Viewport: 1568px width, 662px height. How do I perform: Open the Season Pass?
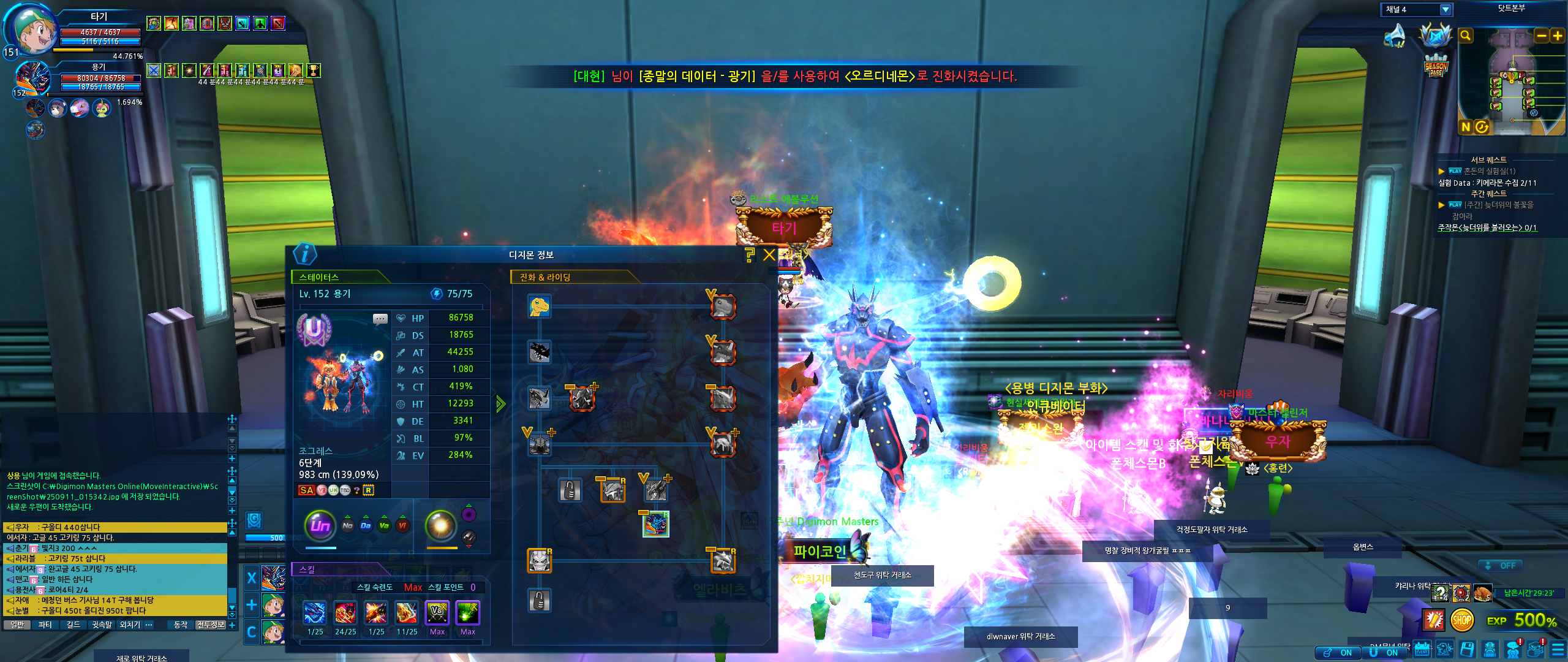1436,66
